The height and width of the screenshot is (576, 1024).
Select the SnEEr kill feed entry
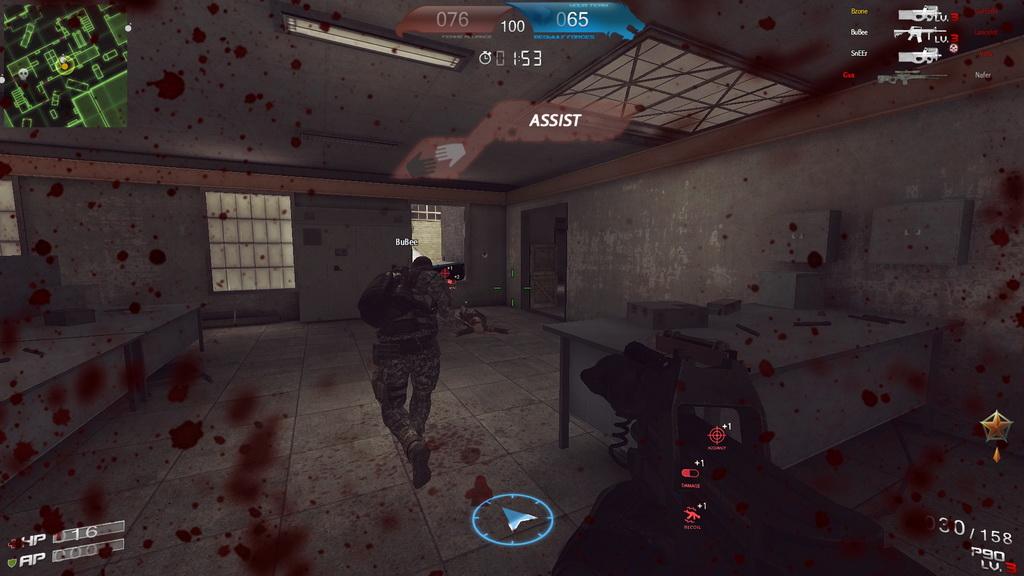coord(859,53)
